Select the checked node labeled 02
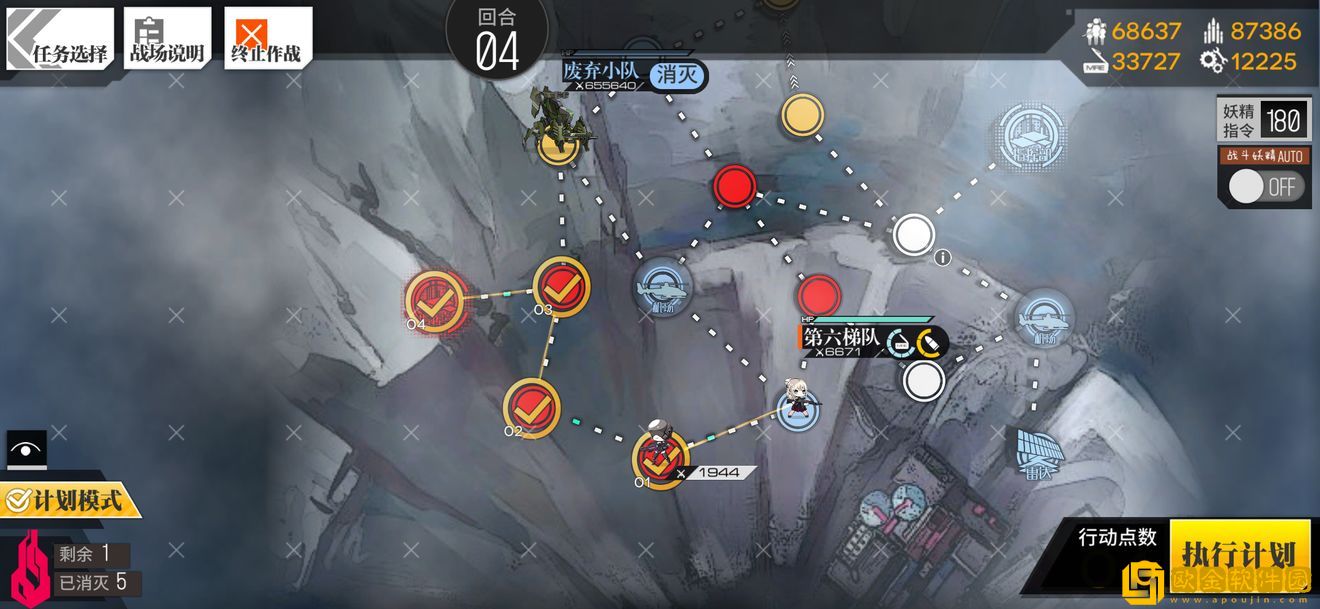Image resolution: width=1320 pixels, height=609 pixels. click(x=532, y=407)
